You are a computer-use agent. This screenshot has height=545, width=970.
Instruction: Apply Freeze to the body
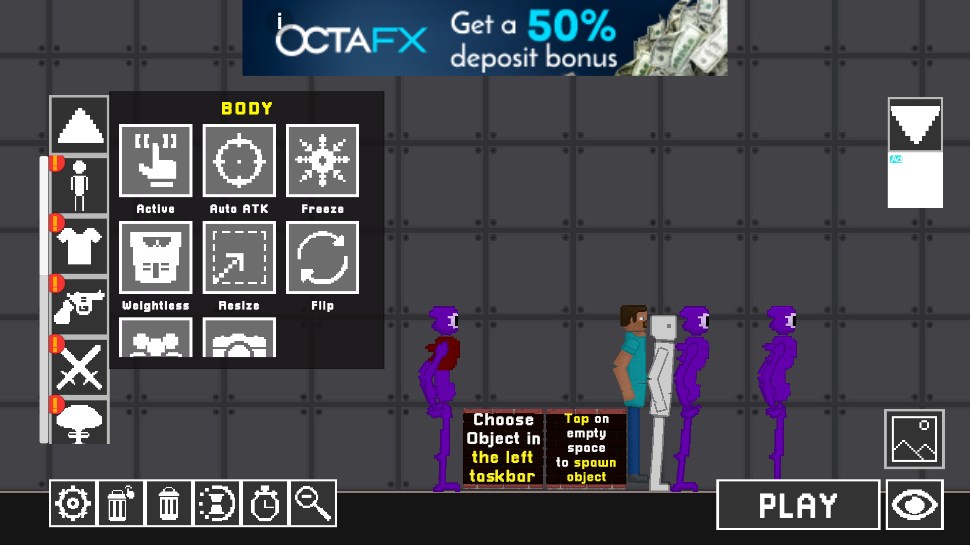tap(322, 160)
